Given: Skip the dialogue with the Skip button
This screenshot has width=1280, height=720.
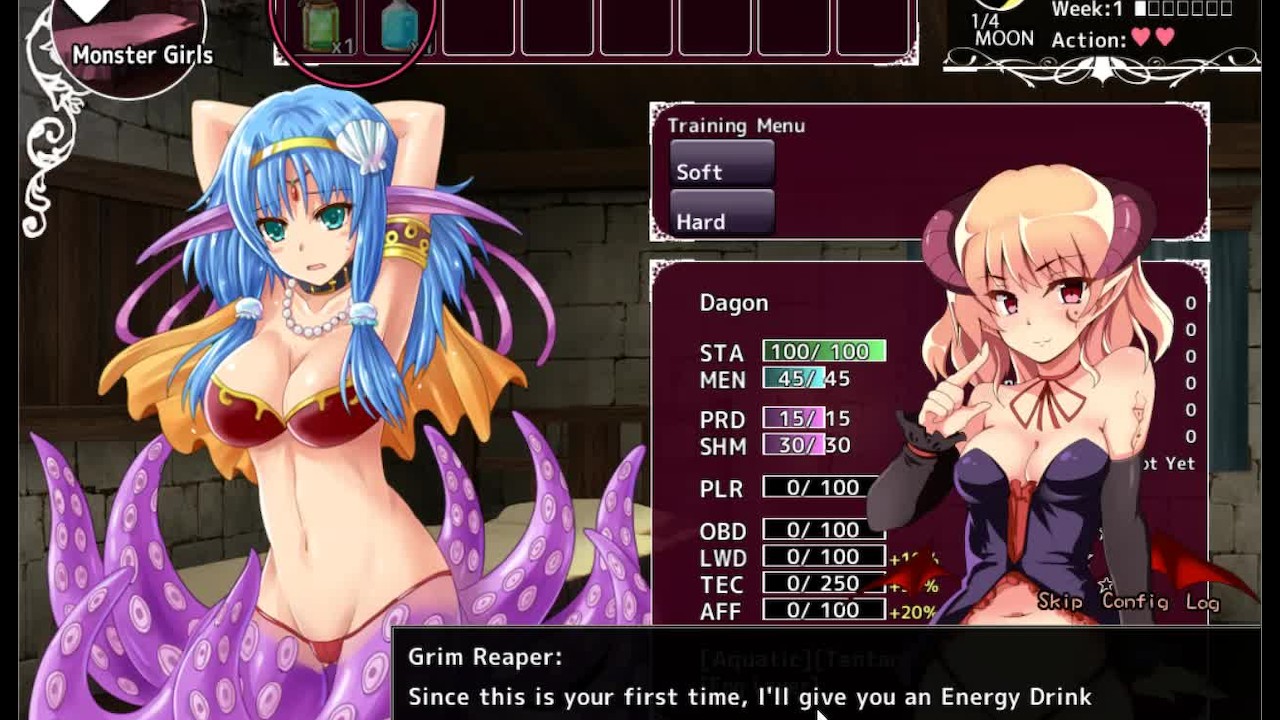Looking at the screenshot, I should pyautogui.click(x=1061, y=601).
